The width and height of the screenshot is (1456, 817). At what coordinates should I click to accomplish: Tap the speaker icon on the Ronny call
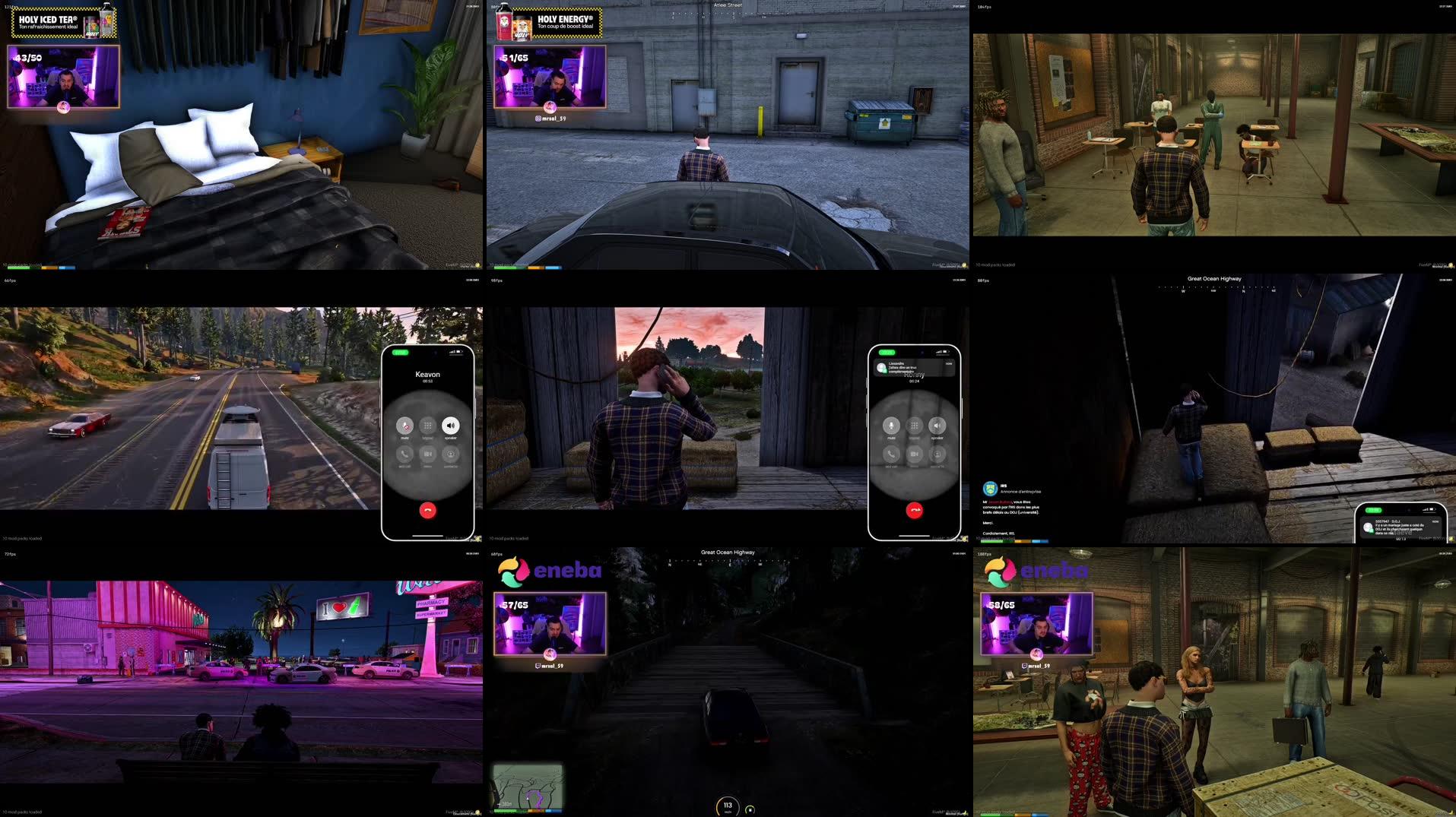[x=937, y=426]
